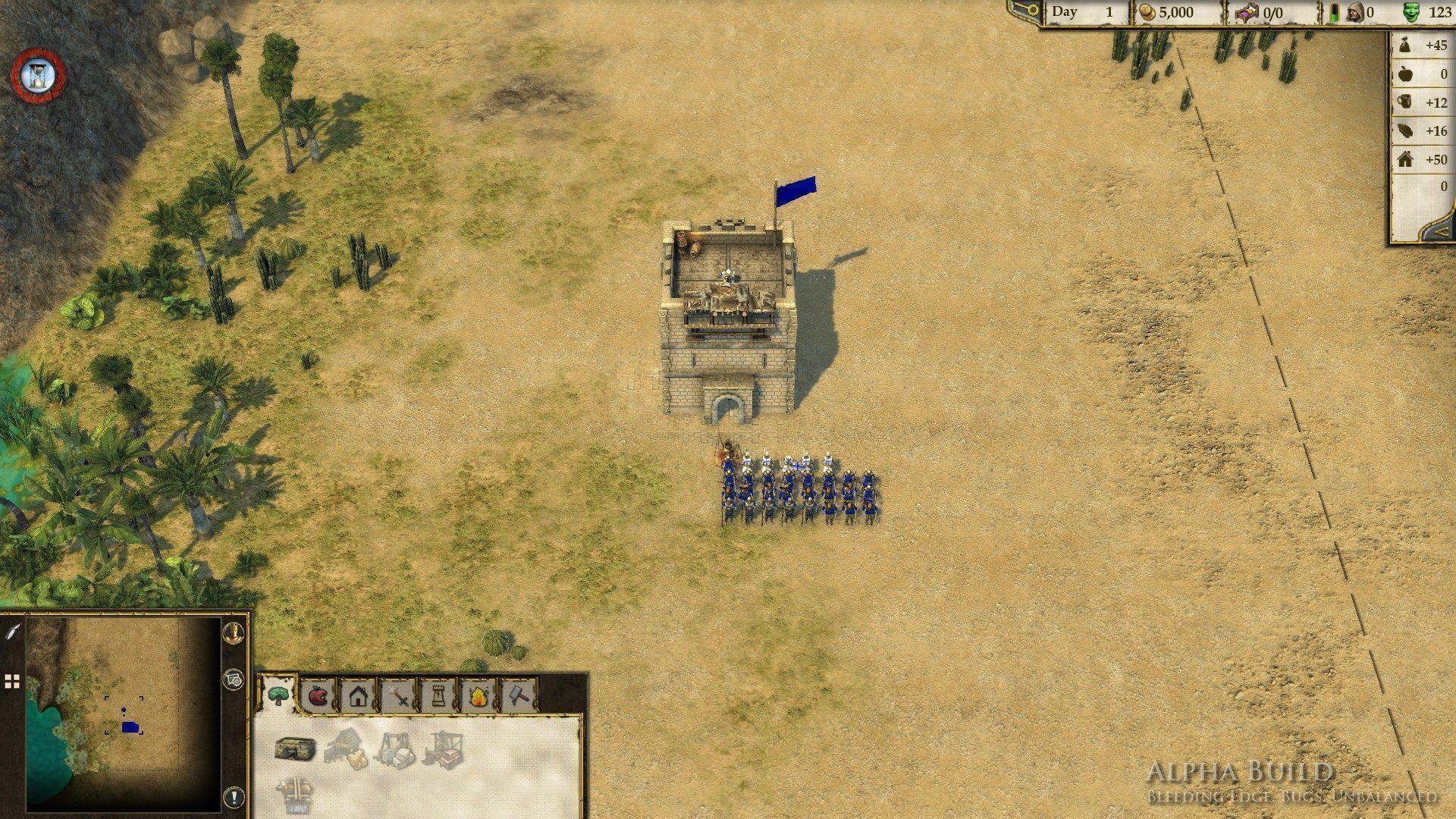Click the quill feather icon
This screenshot has height=819, width=1456.
(x=13, y=631)
